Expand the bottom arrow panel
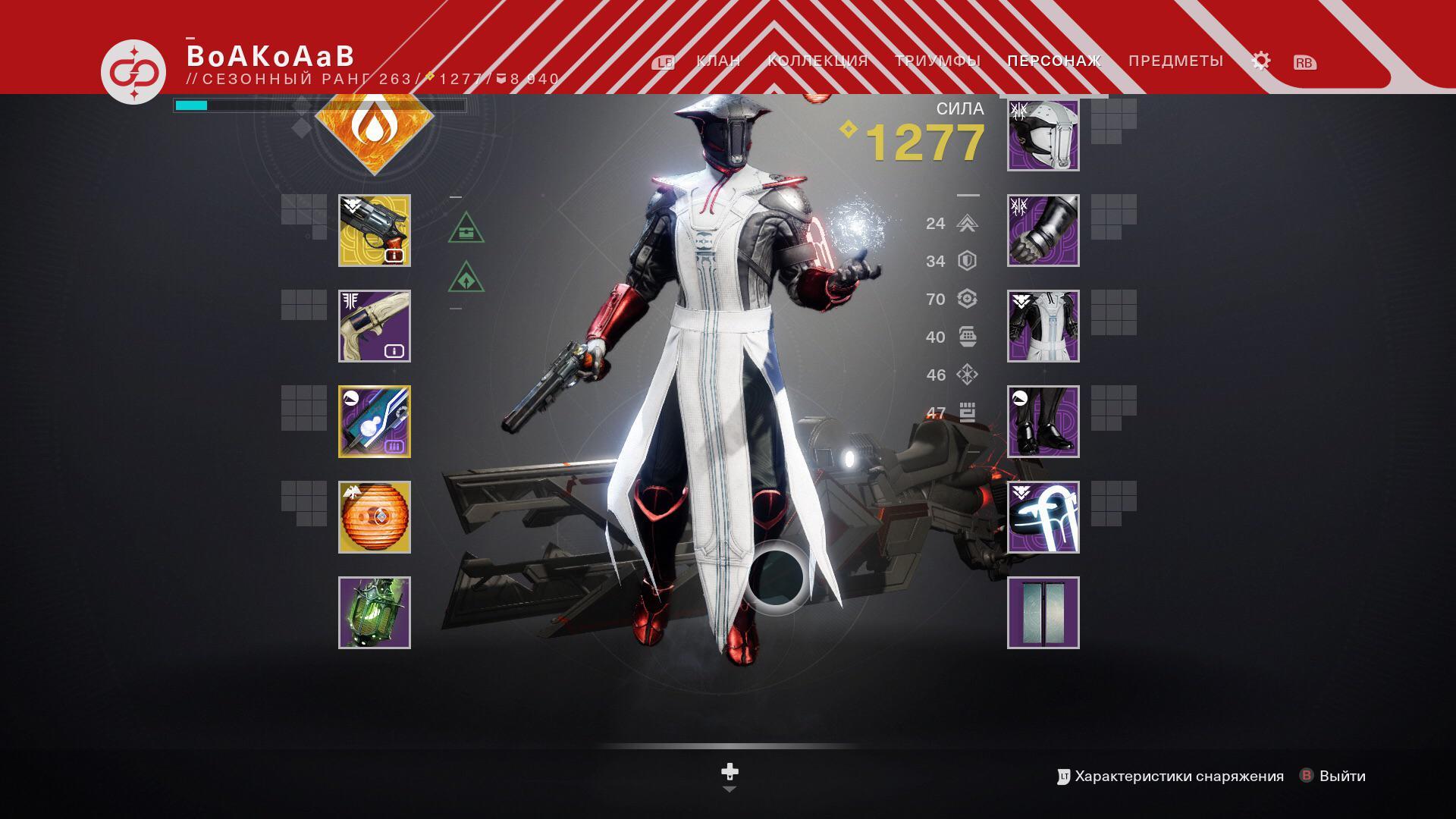 [x=730, y=789]
